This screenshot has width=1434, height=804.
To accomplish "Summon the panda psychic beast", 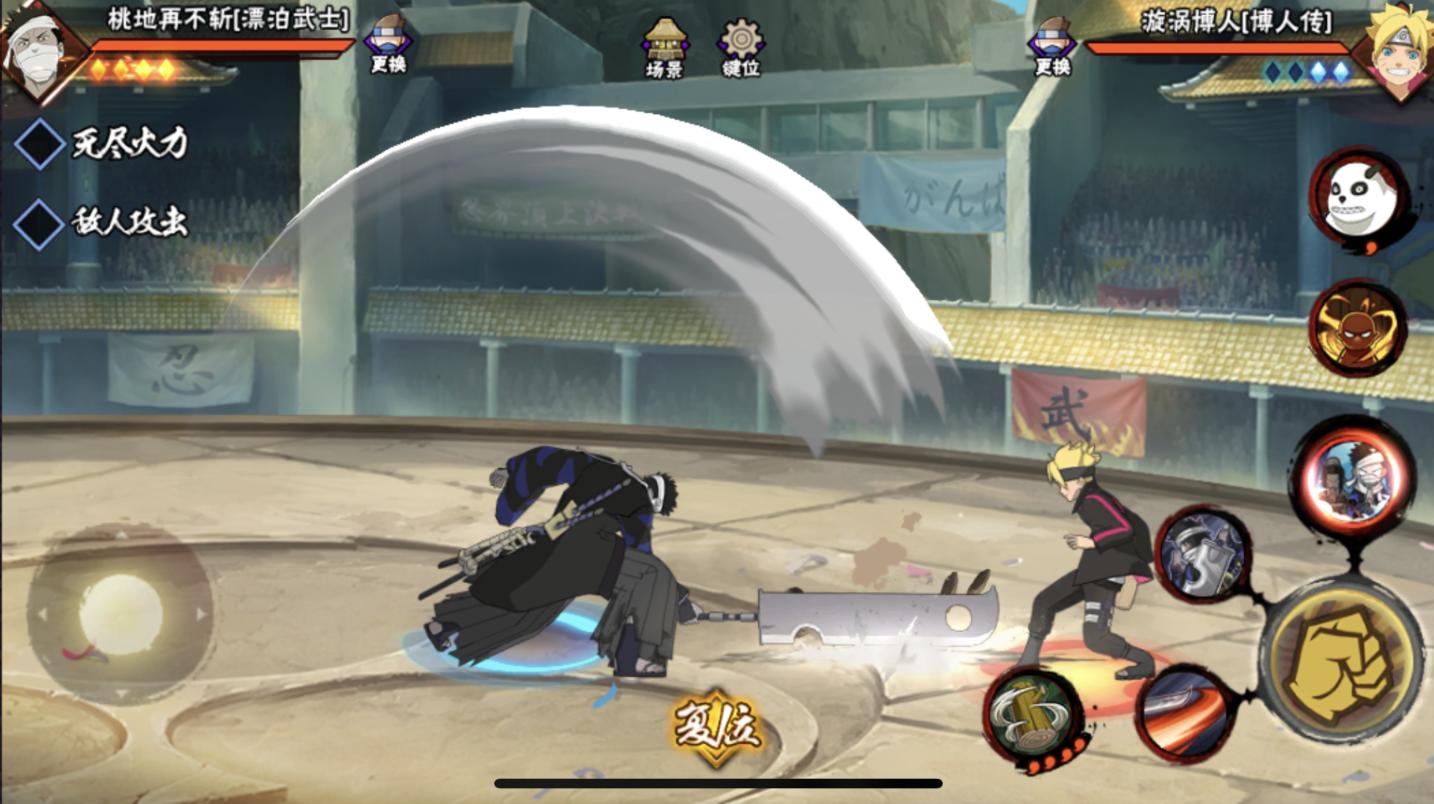I will click(x=1358, y=200).
